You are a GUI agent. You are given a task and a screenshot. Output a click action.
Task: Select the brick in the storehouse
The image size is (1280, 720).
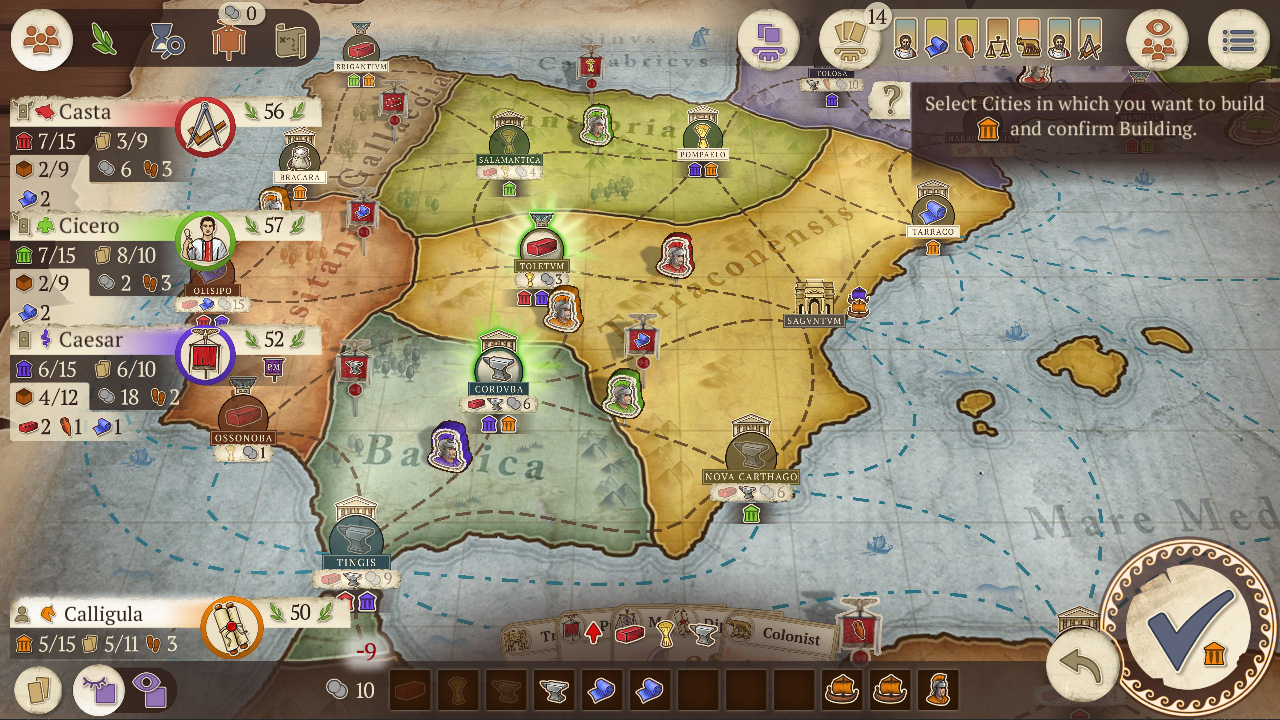point(409,689)
